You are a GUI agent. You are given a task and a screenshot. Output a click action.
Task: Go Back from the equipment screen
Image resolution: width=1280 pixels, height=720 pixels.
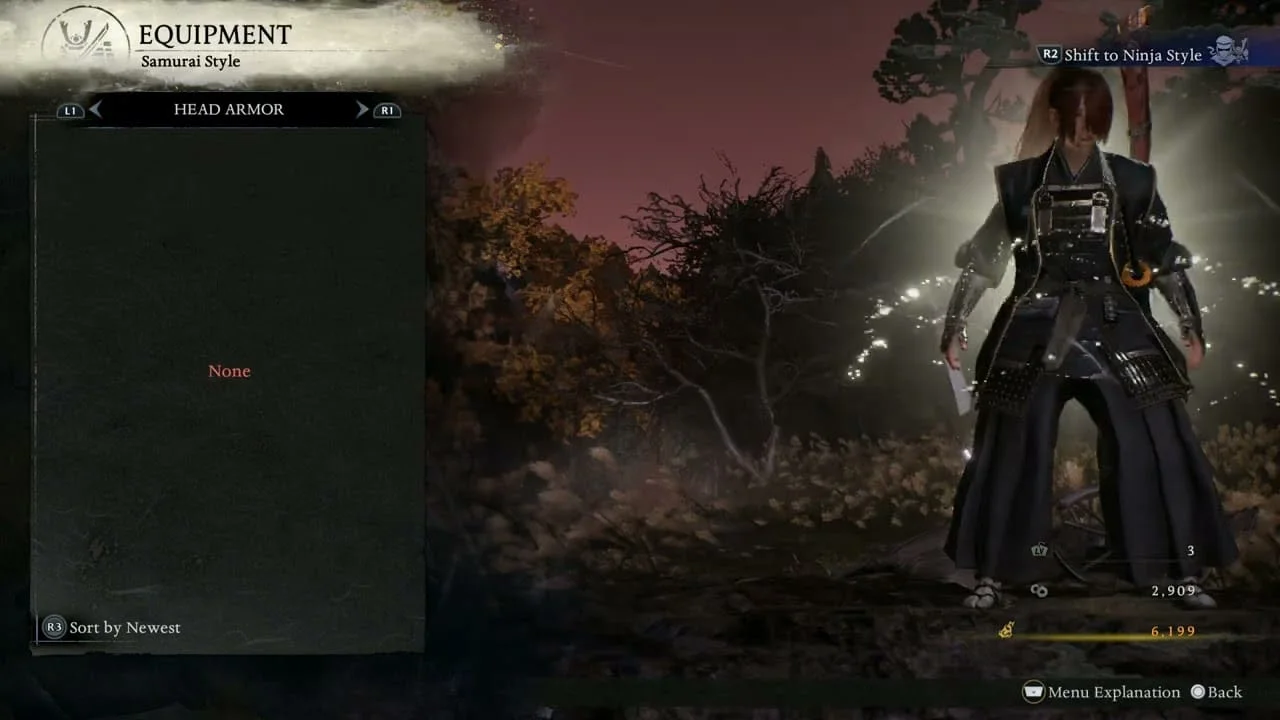1216,692
